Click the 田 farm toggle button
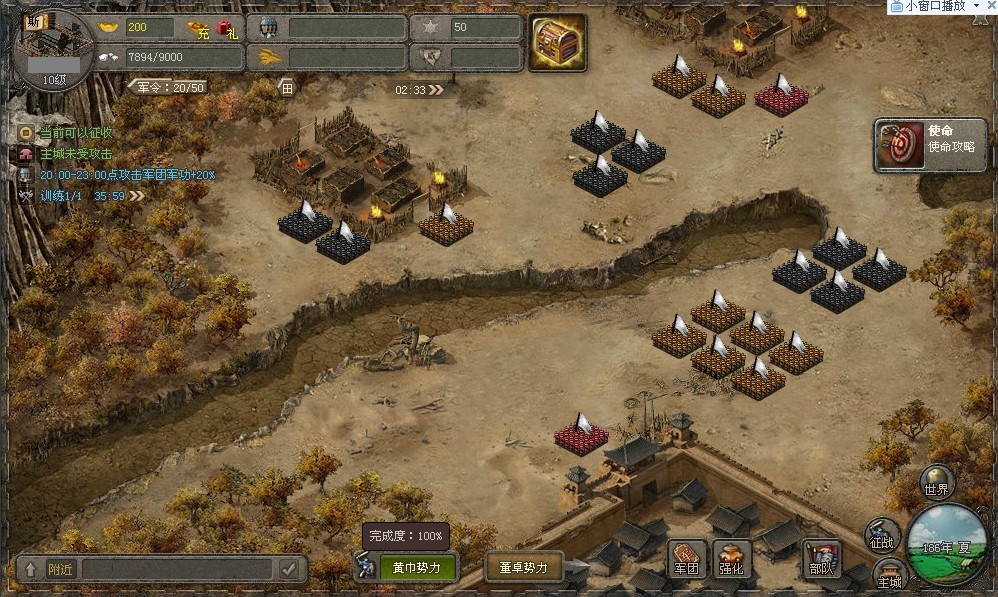 pos(287,88)
